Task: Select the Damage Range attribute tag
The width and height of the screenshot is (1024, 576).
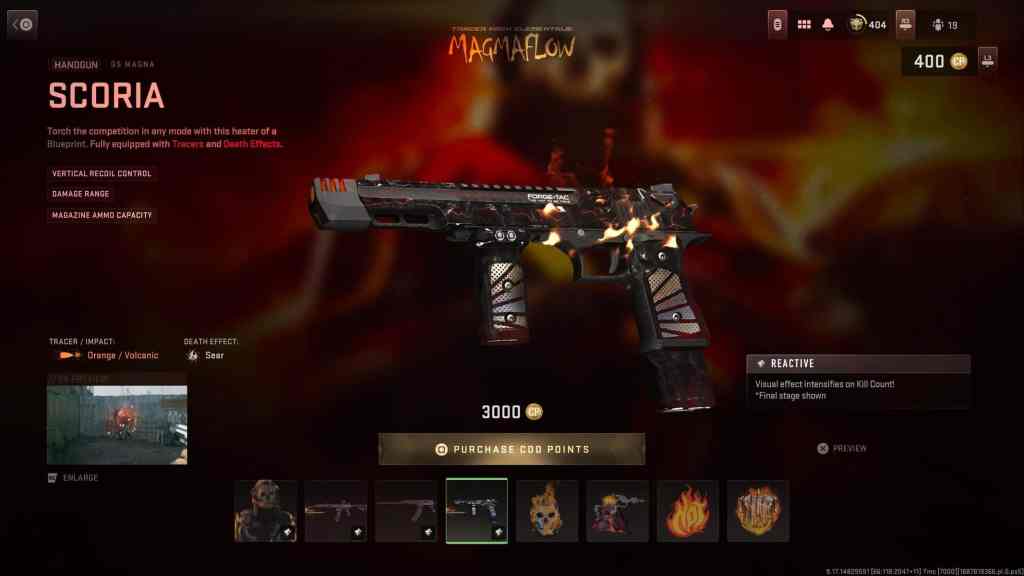Action: (x=81, y=194)
